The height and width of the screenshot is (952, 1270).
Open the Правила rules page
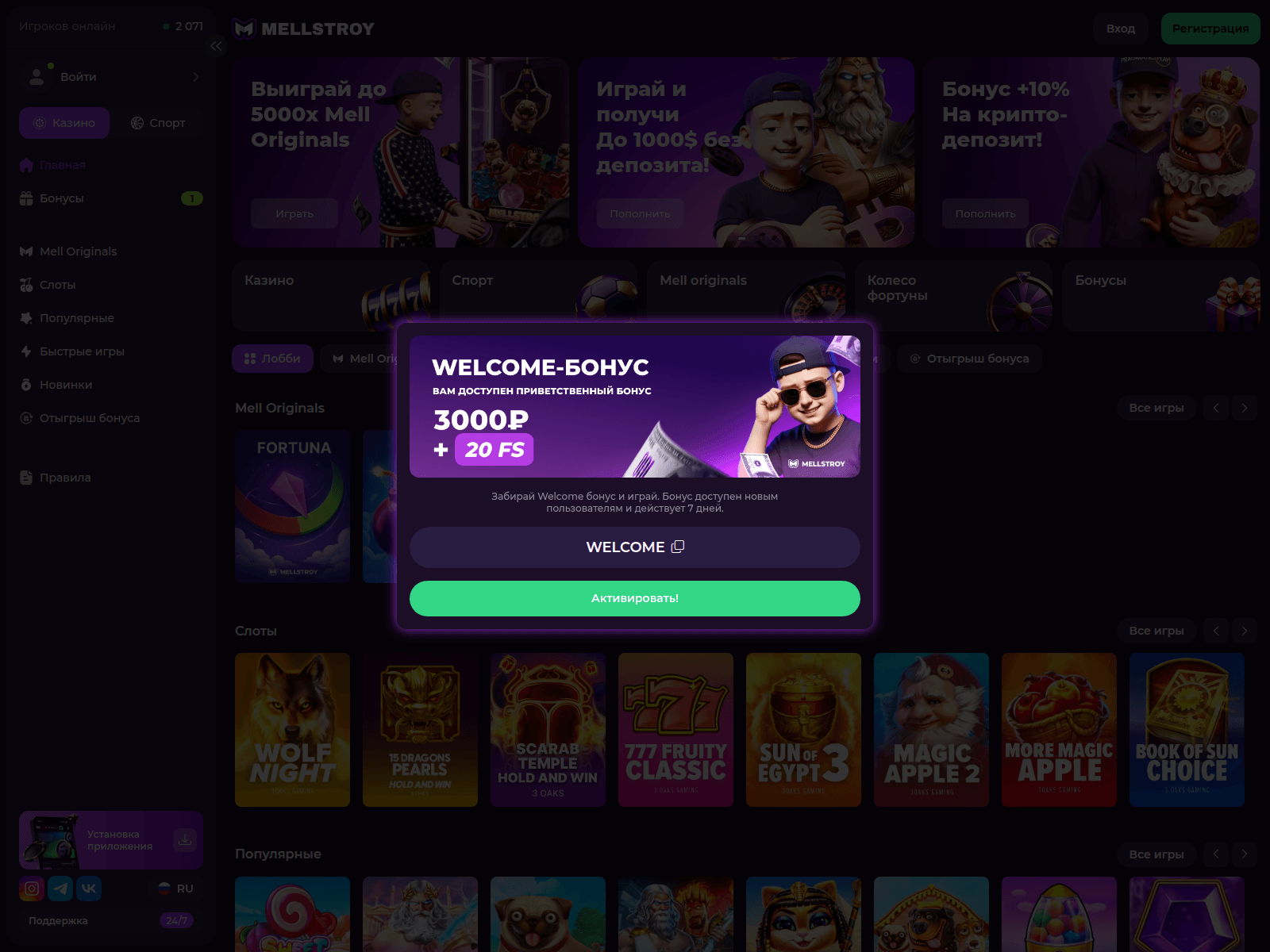[65, 478]
